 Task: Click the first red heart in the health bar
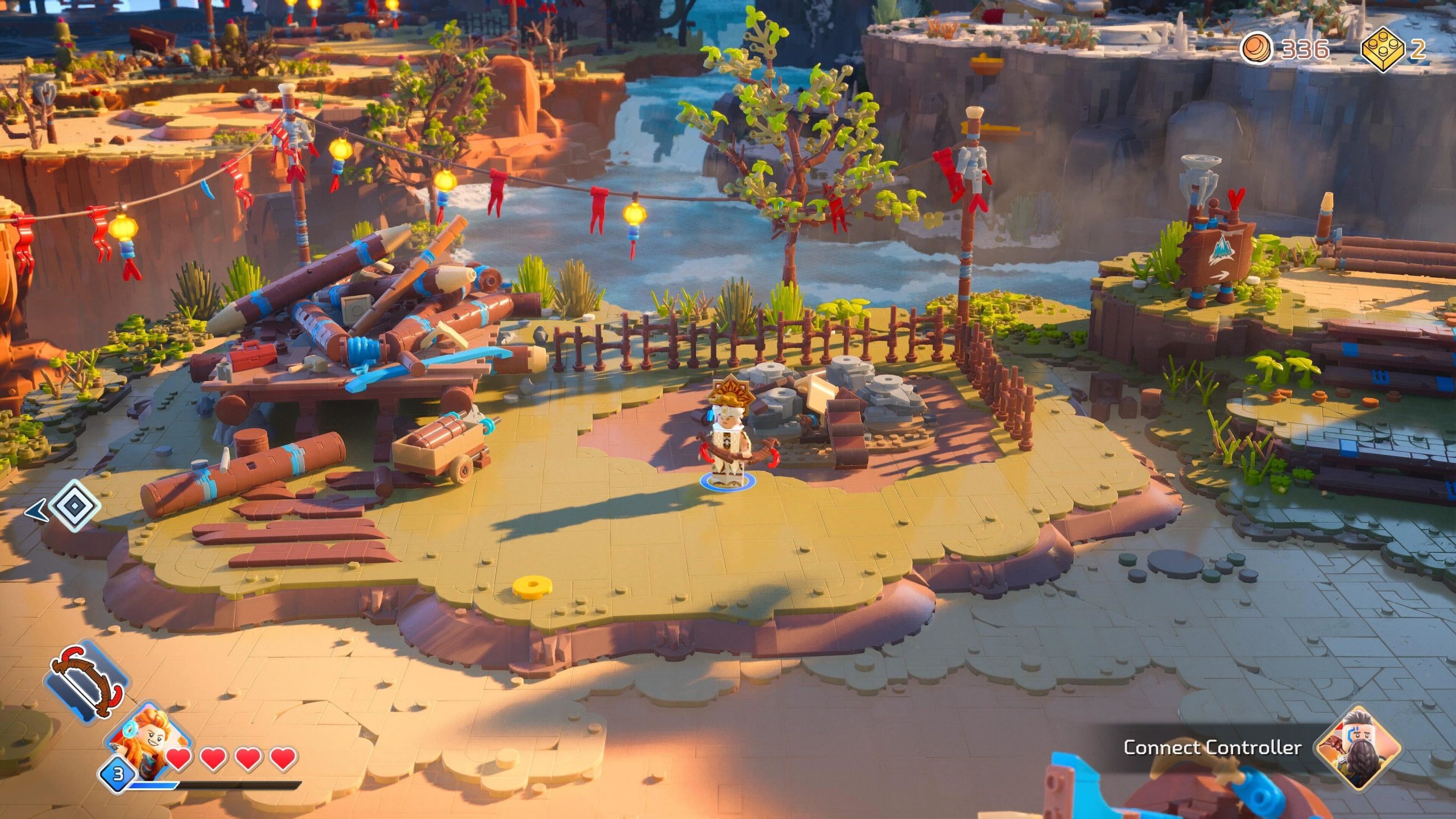[179, 759]
